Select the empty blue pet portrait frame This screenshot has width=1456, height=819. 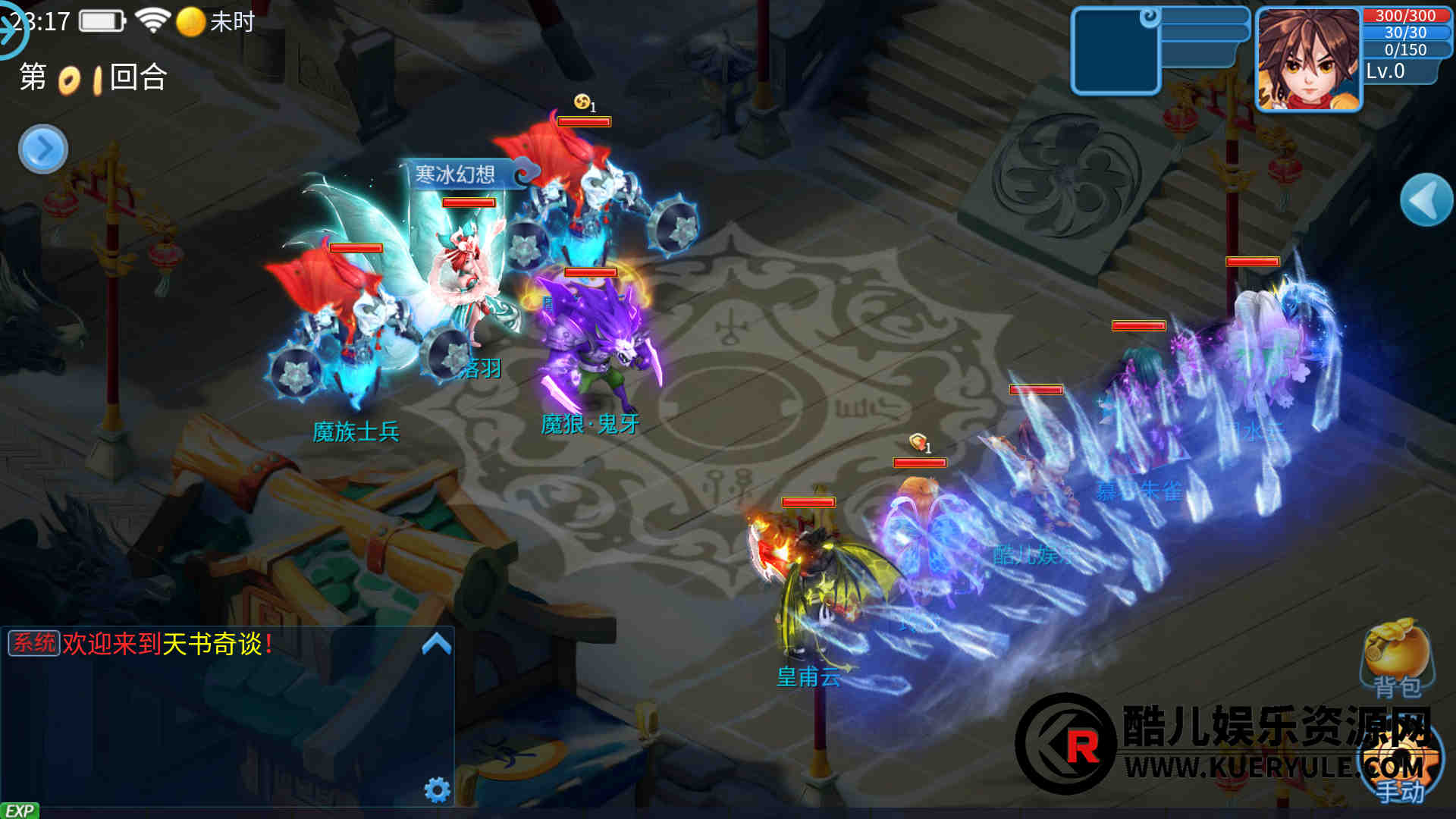point(1115,52)
